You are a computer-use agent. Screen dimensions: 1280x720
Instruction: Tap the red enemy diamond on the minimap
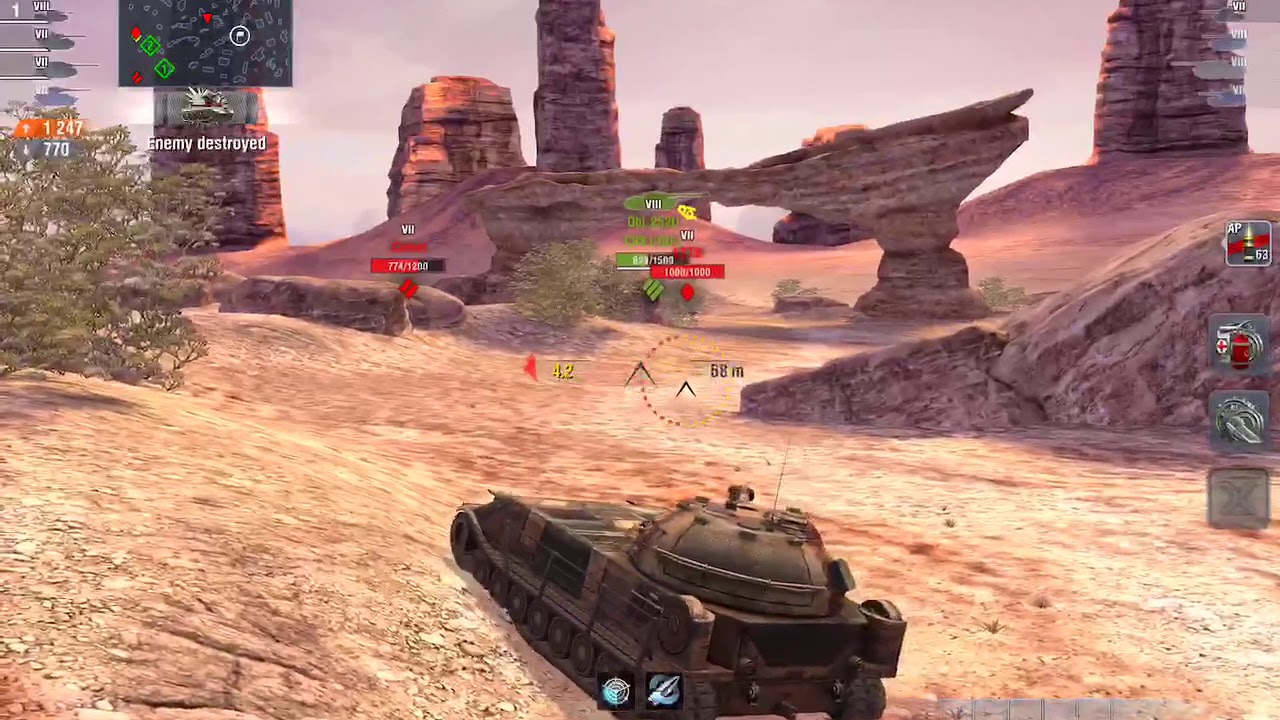pos(135,33)
